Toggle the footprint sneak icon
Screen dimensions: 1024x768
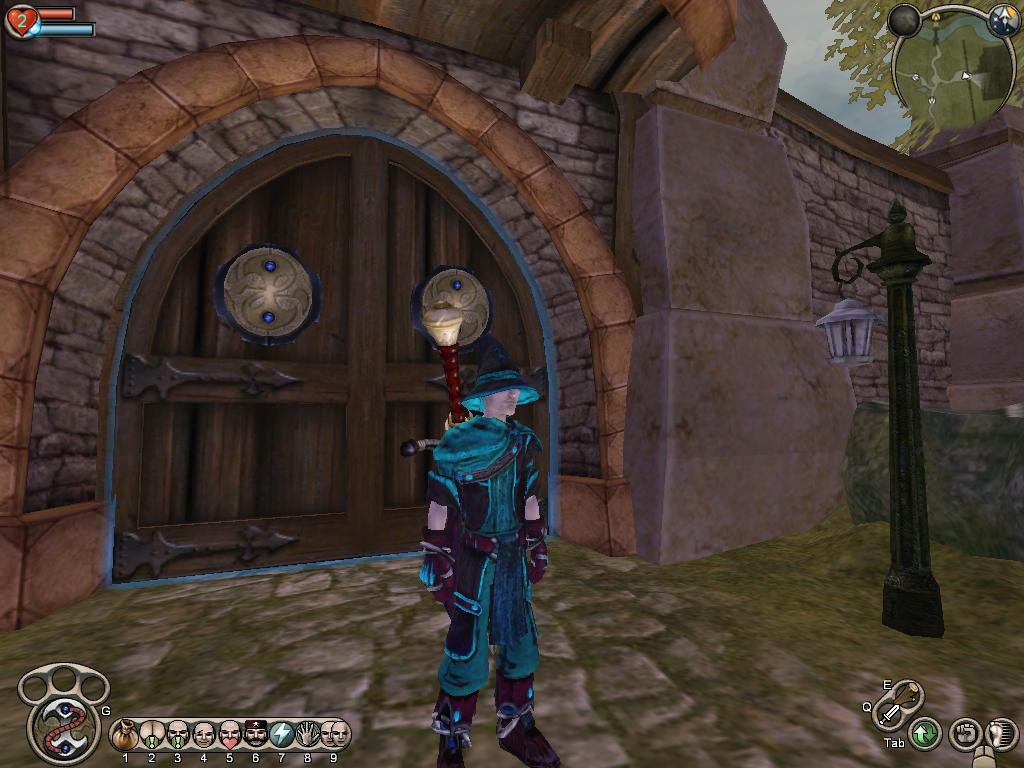1001,735
